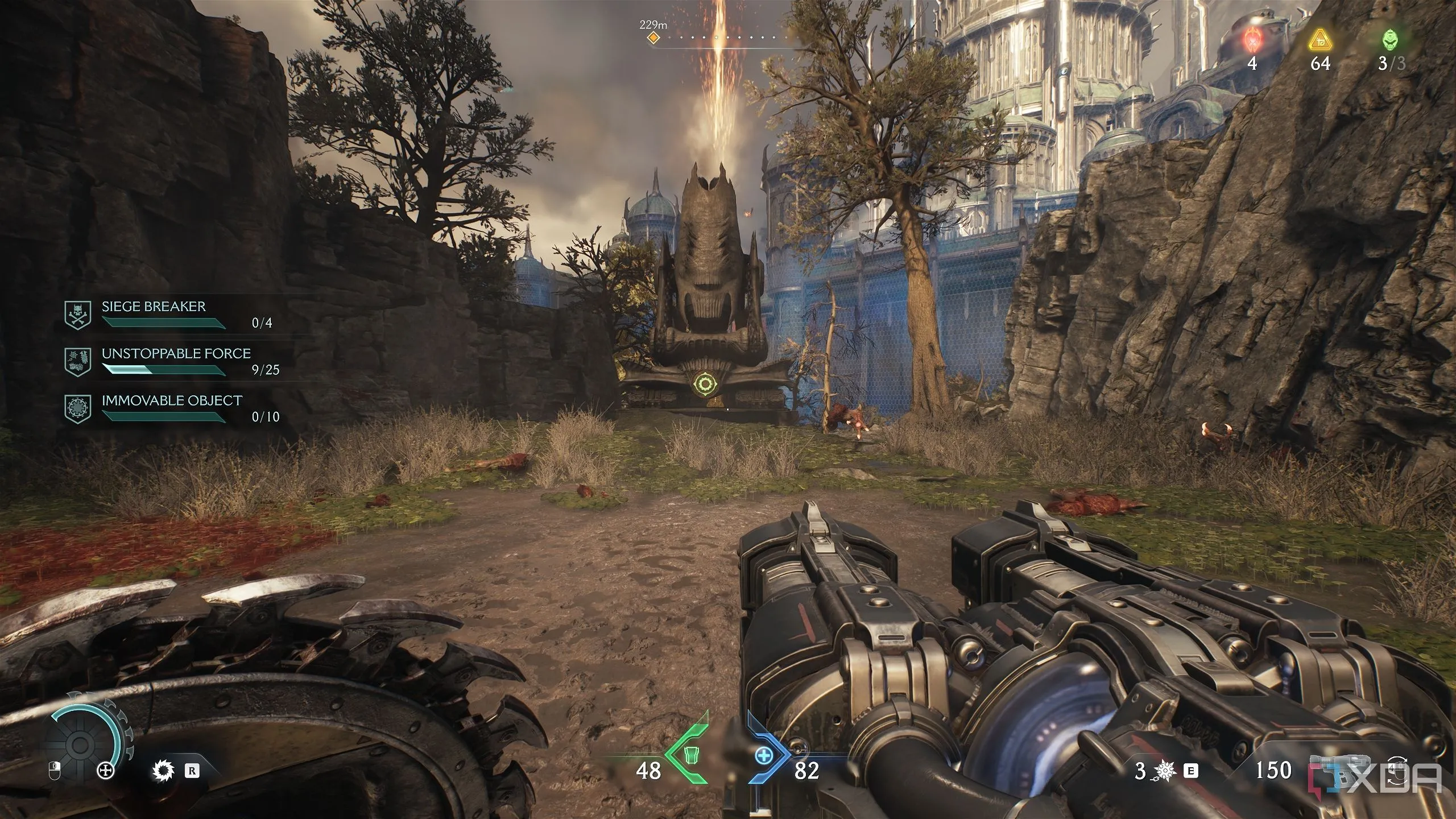Choose the Immovable Object challenge row
This screenshot has width=1456, height=819.
pyautogui.click(x=171, y=409)
